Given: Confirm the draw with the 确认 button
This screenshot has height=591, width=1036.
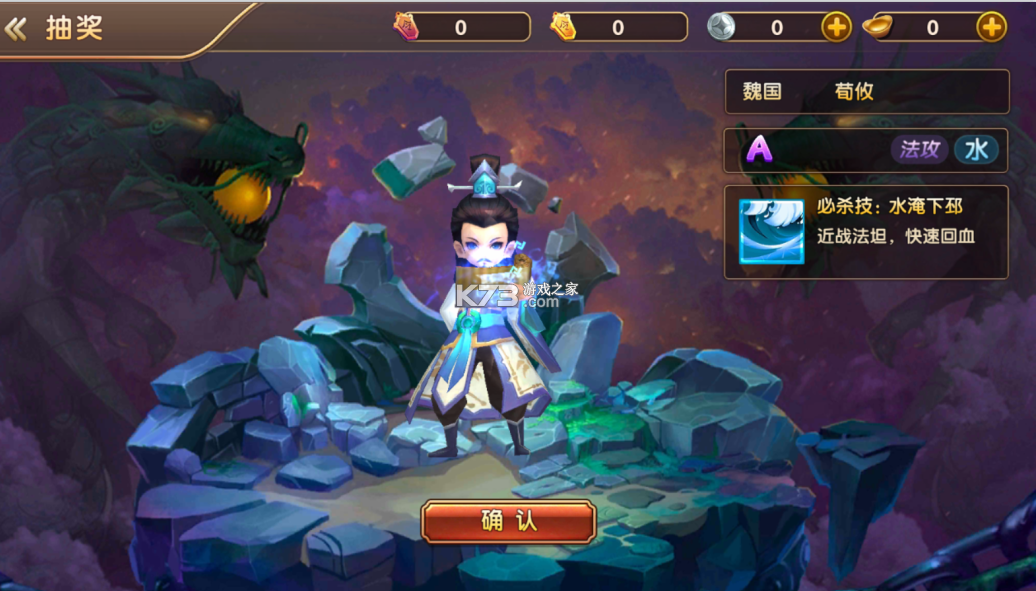Looking at the screenshot, I should pos(509,522).
